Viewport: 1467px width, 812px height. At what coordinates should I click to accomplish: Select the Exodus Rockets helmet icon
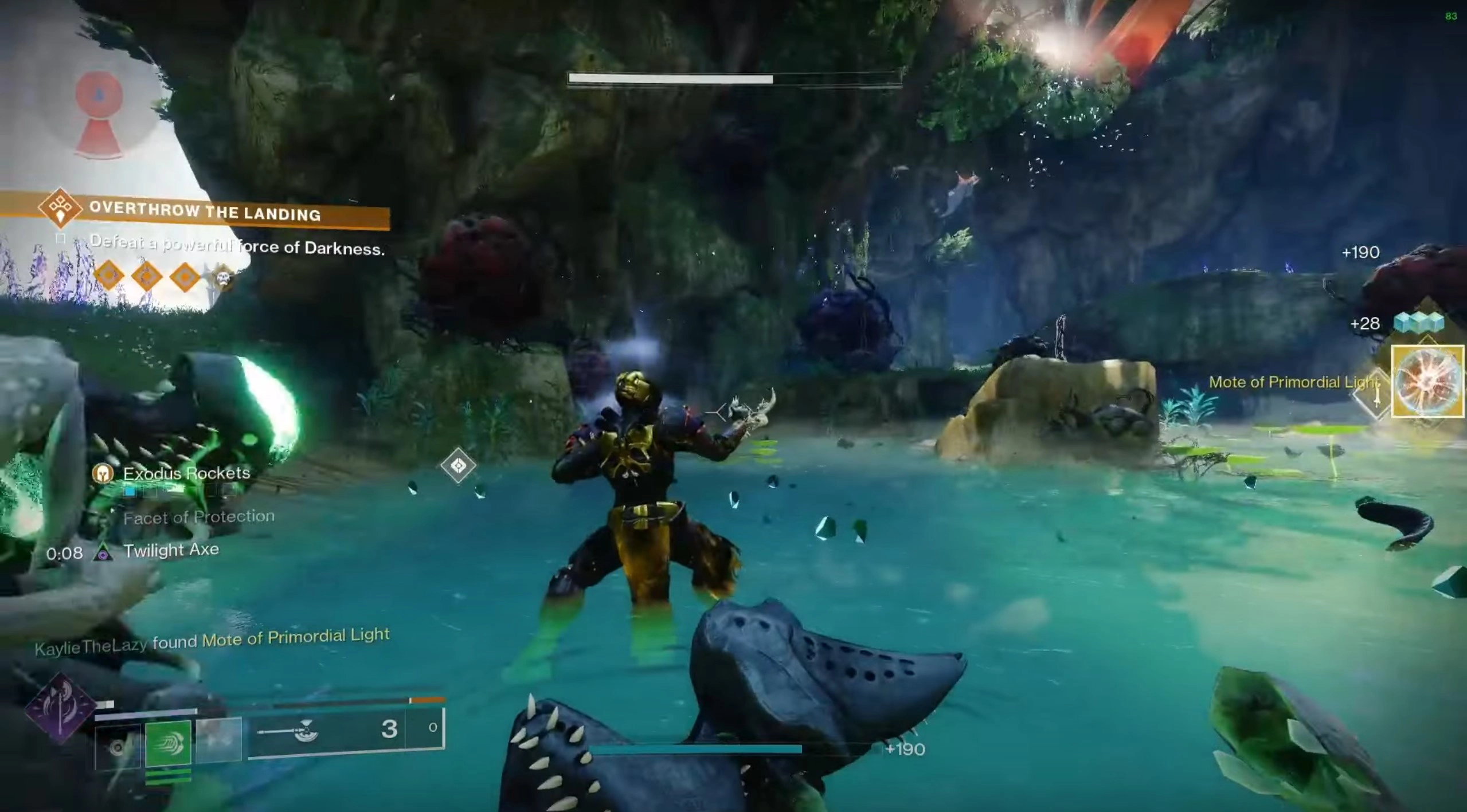click(x=103, y=474)
